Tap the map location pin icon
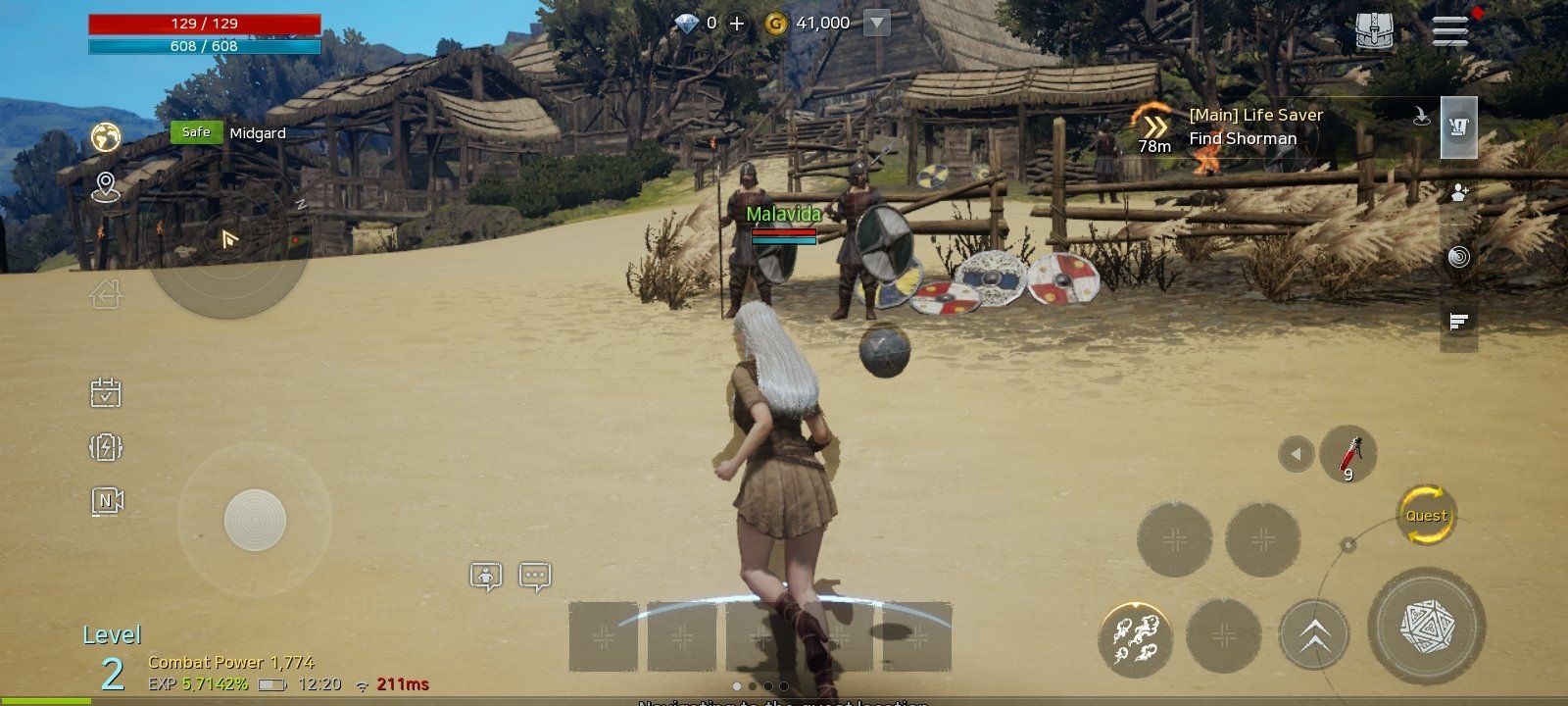The width and height of the screenshot is (1568, 706). pyautogui.click(x=105, y=186)
